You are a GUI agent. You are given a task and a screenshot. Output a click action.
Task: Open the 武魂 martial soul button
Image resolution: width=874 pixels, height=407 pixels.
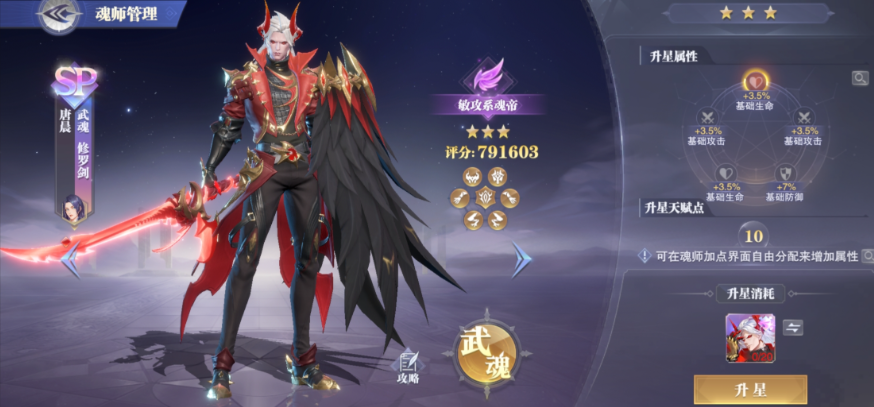pos(485,352)
